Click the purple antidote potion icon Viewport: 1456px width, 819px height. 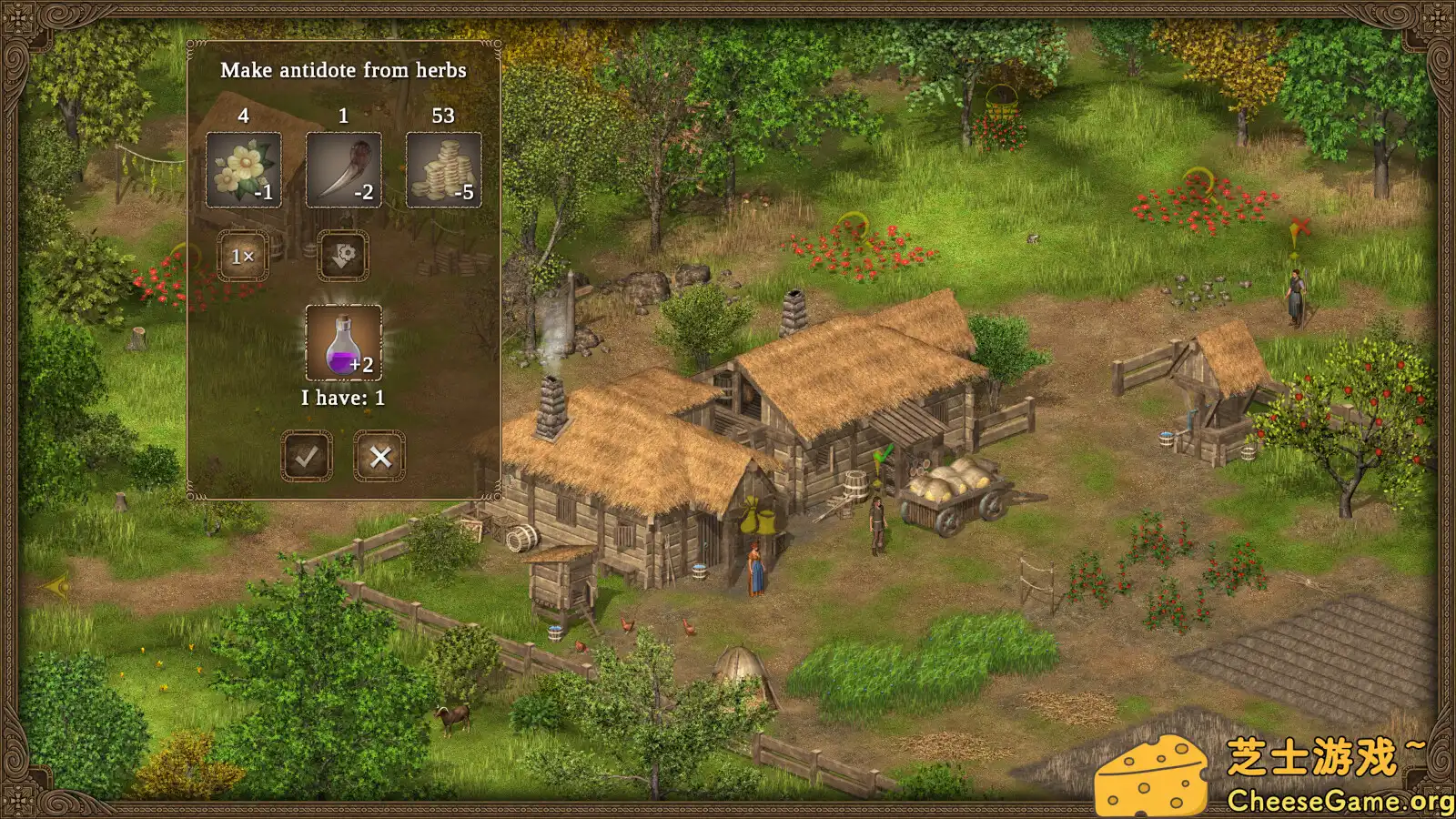pyautogui.click(x=344, y=344)
